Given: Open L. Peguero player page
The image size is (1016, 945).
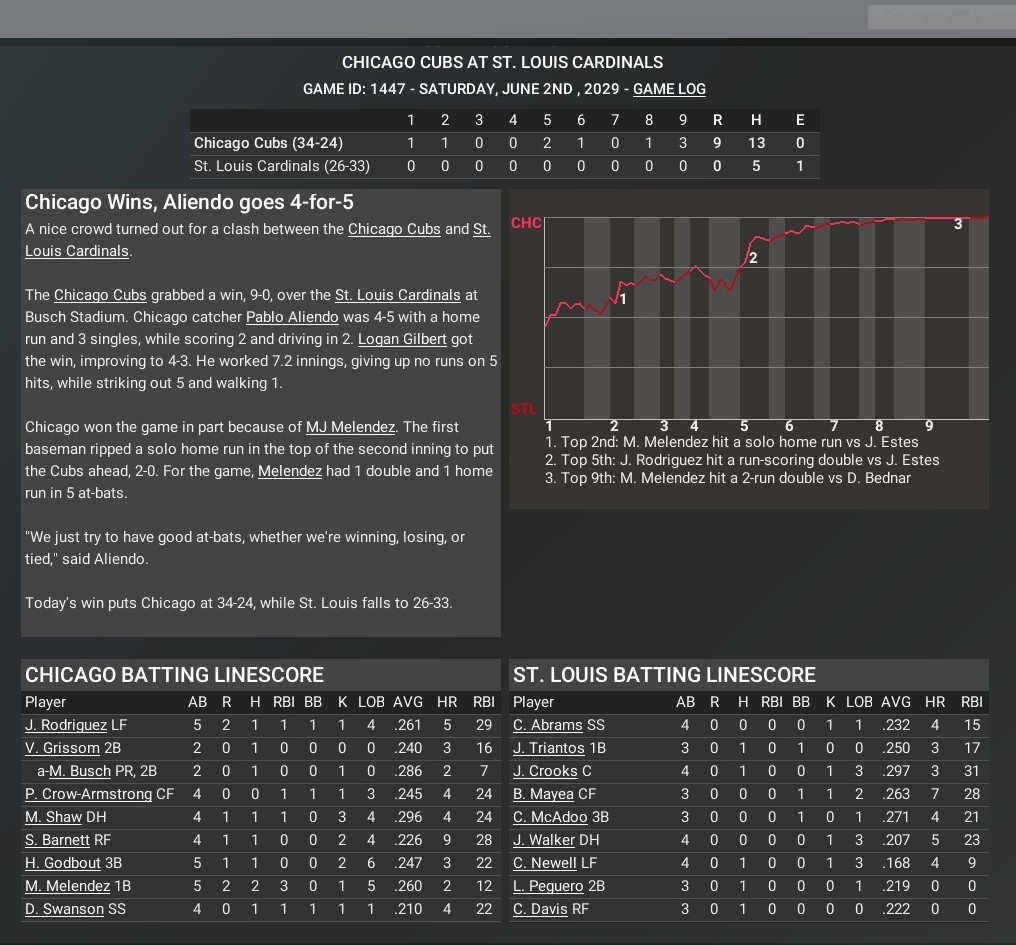Looking at the screenshot, I should (x=548, y=886).
